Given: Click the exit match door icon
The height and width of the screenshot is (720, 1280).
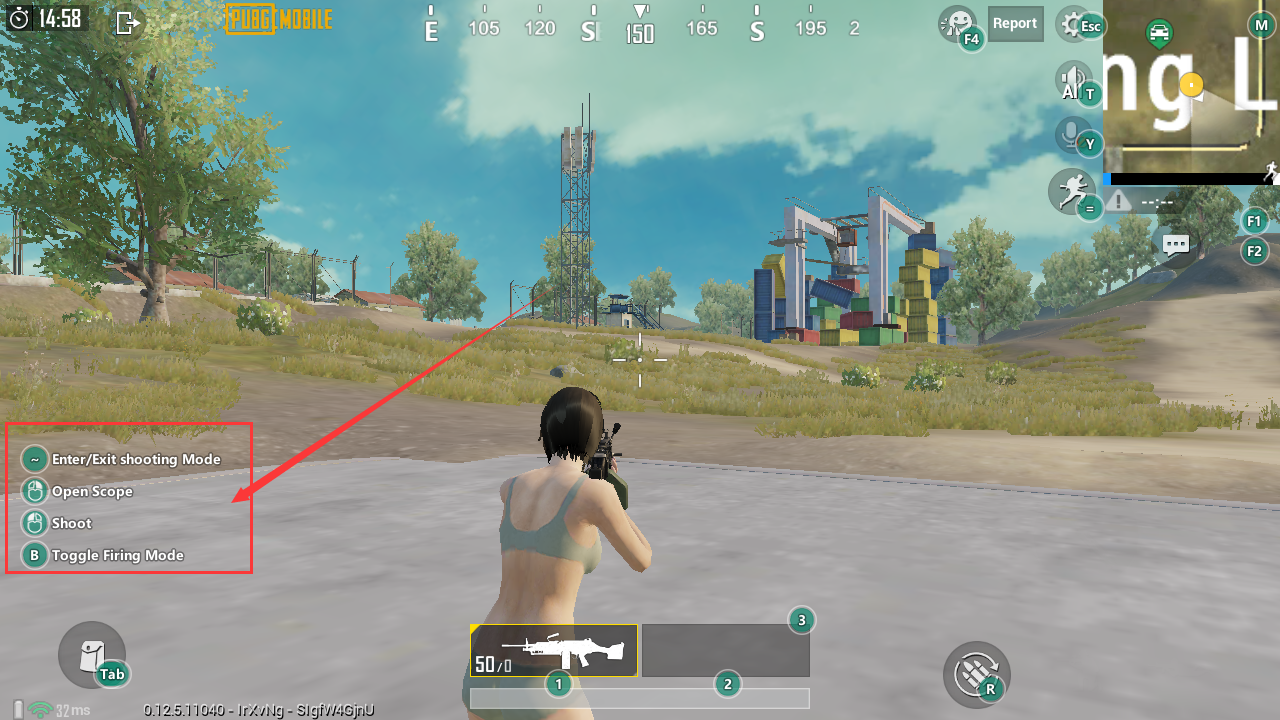Looking at the screenshot, I should point(127,22).
